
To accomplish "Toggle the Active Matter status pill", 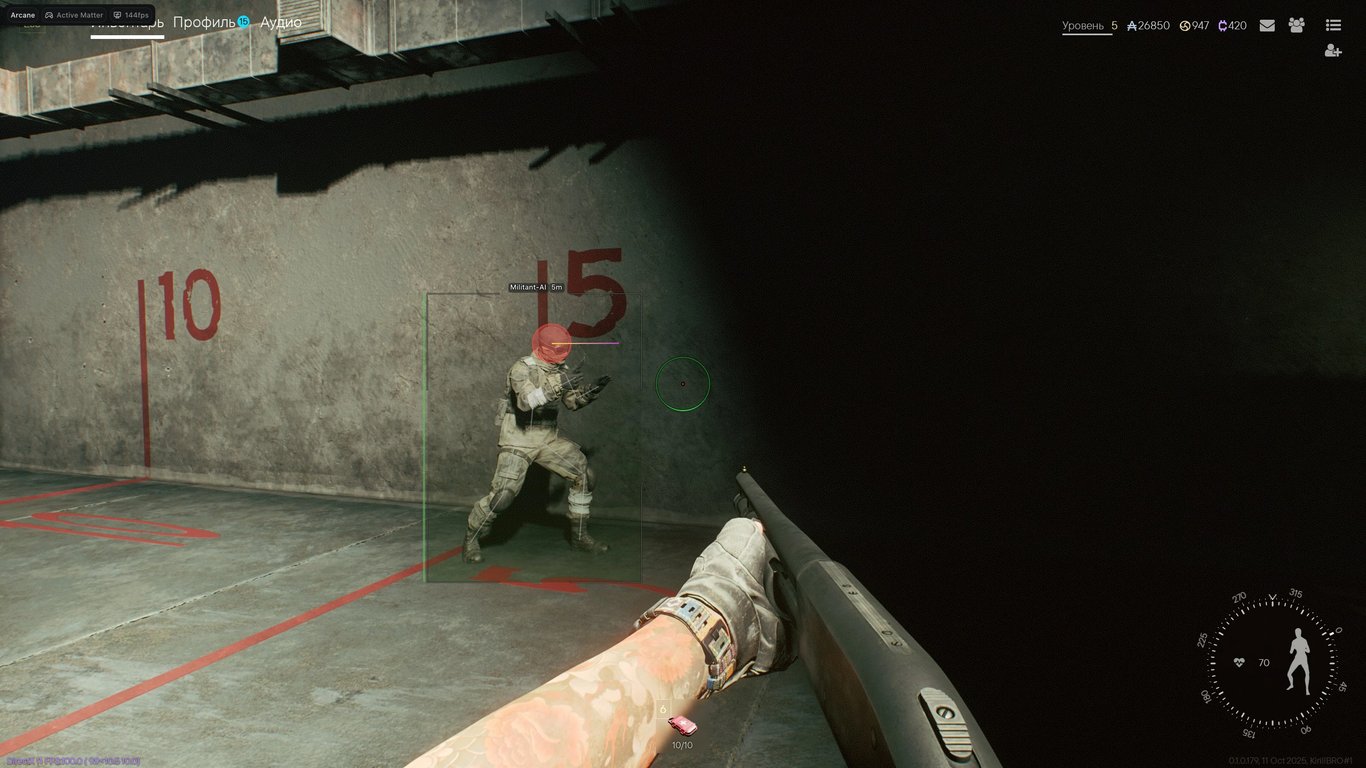I will [80, 15].
